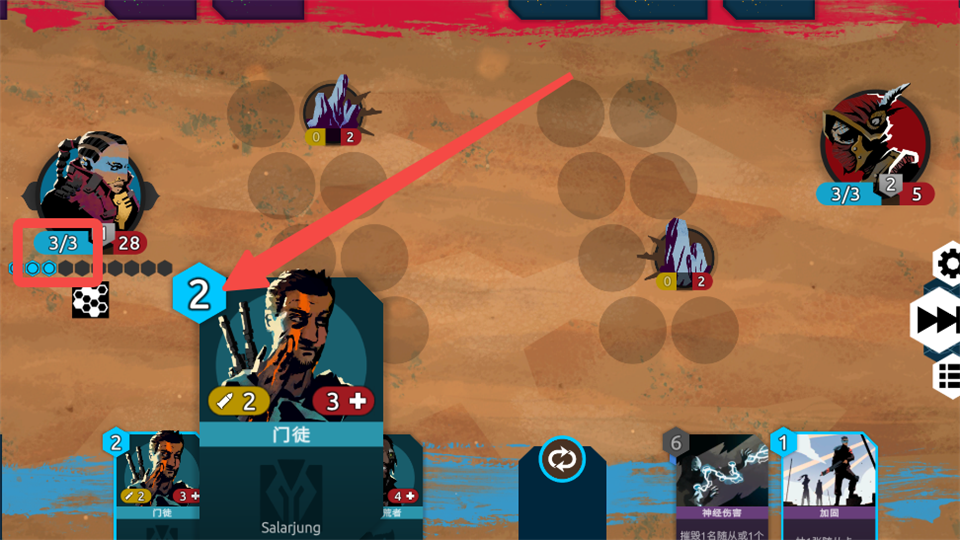
Task: Open the list menu icon
Action: (x=947, y=377)
